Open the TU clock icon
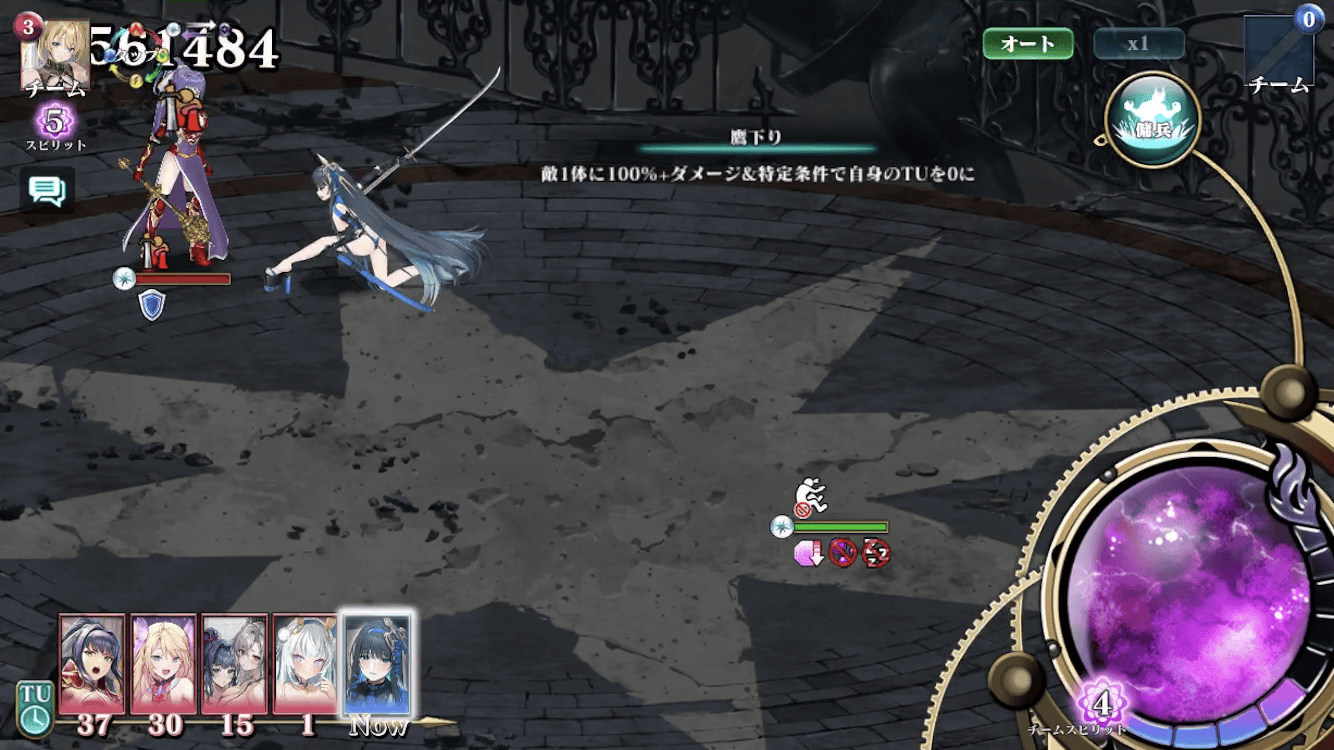The width and height of the screenshot is (1334, 750). (x=34, y=708)
